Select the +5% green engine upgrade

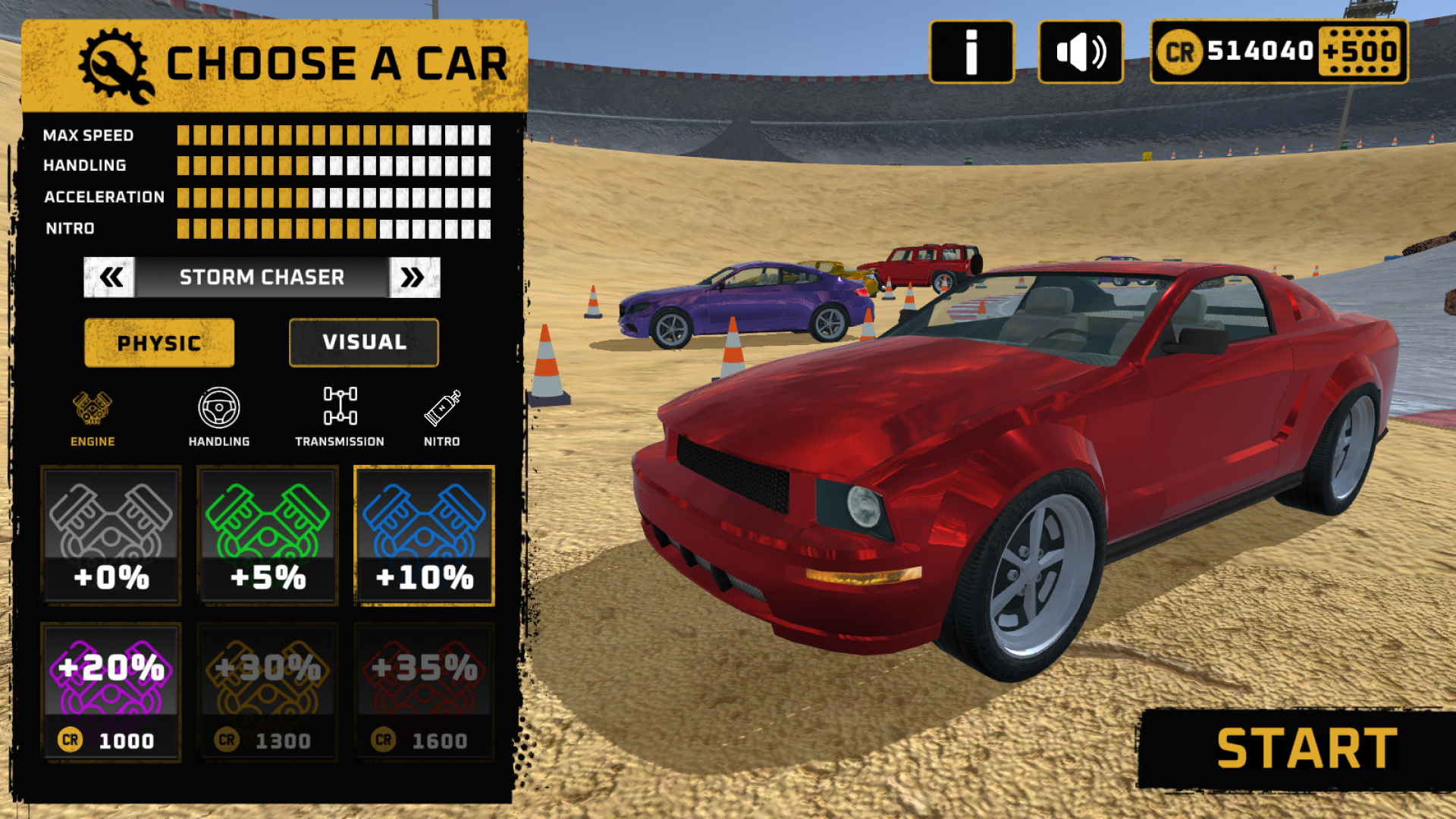267,536
